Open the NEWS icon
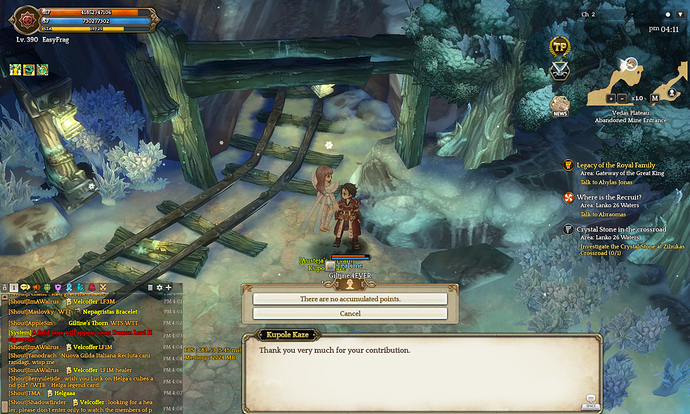 (560, 104)
